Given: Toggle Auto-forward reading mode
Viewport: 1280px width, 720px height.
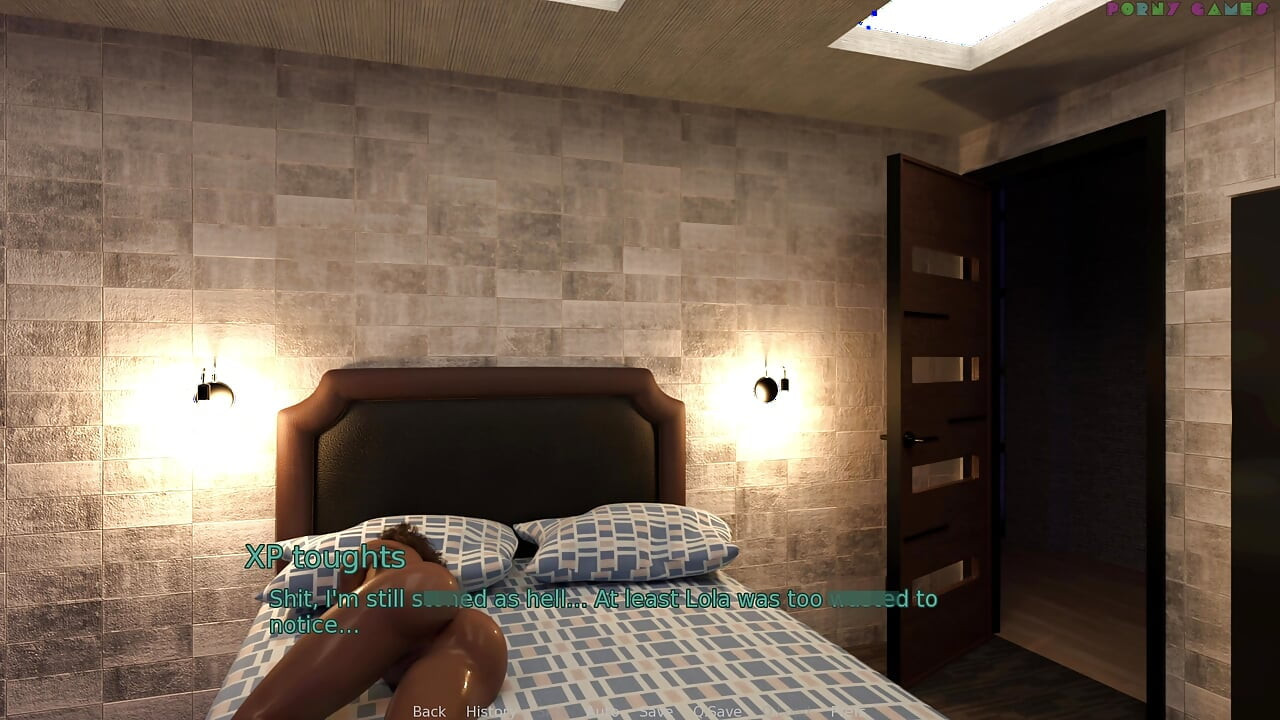Looking at the screenshot, I should (604, 712).
